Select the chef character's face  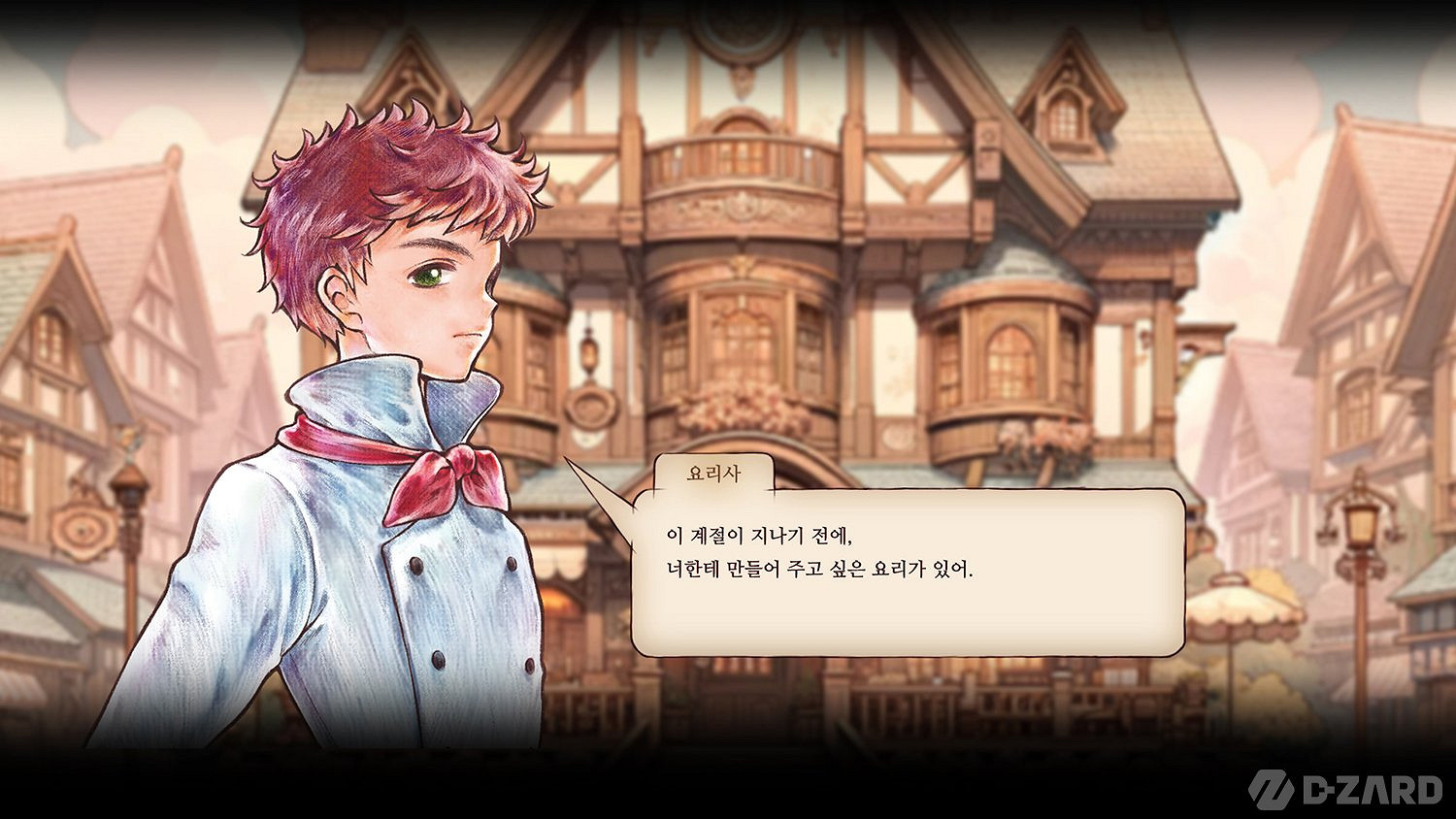[432, 291]
